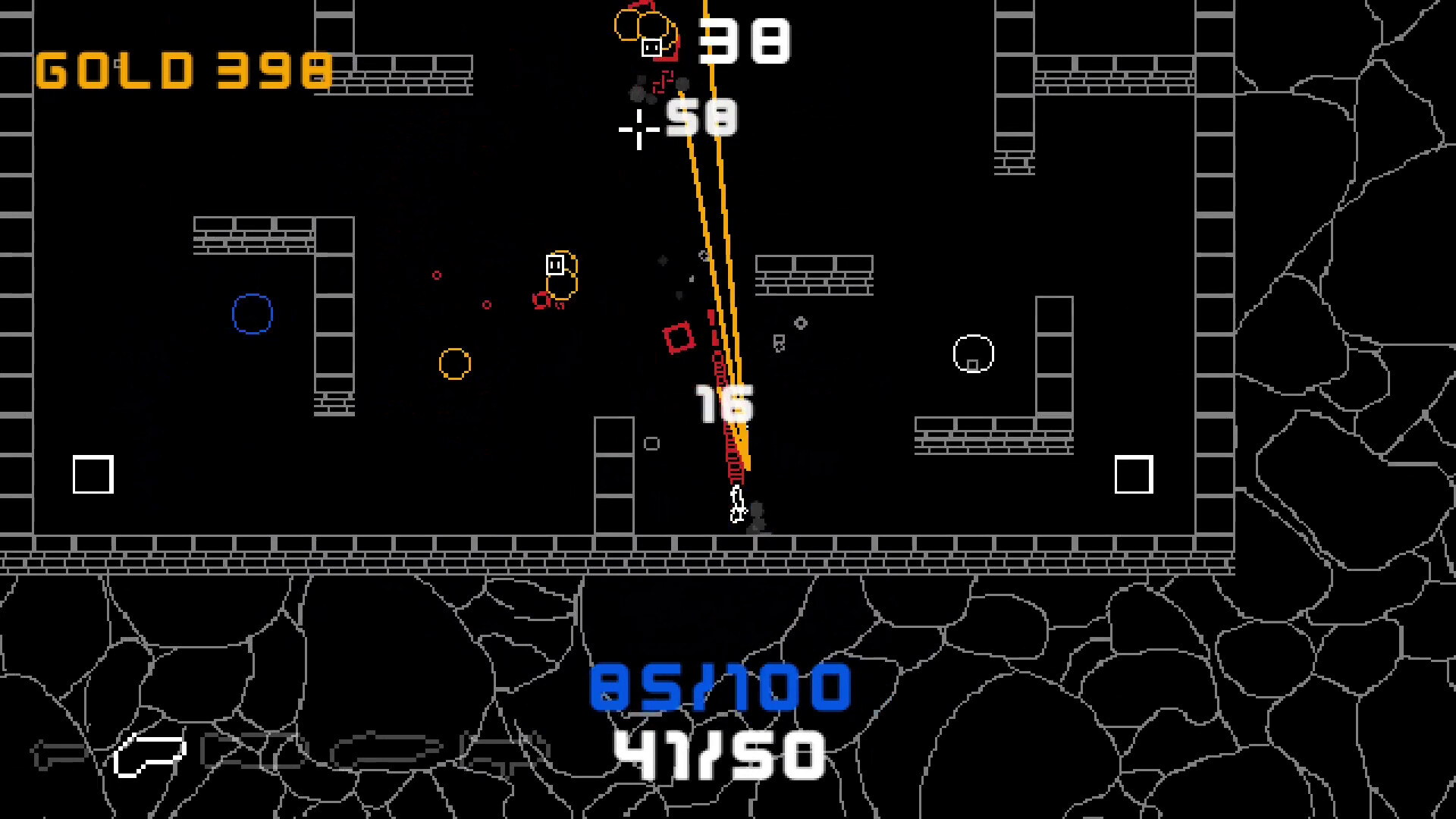Click the small boxy enemy face mid-screen
Viewport: 1456px width, 819px height.
[x=554, y=264]
